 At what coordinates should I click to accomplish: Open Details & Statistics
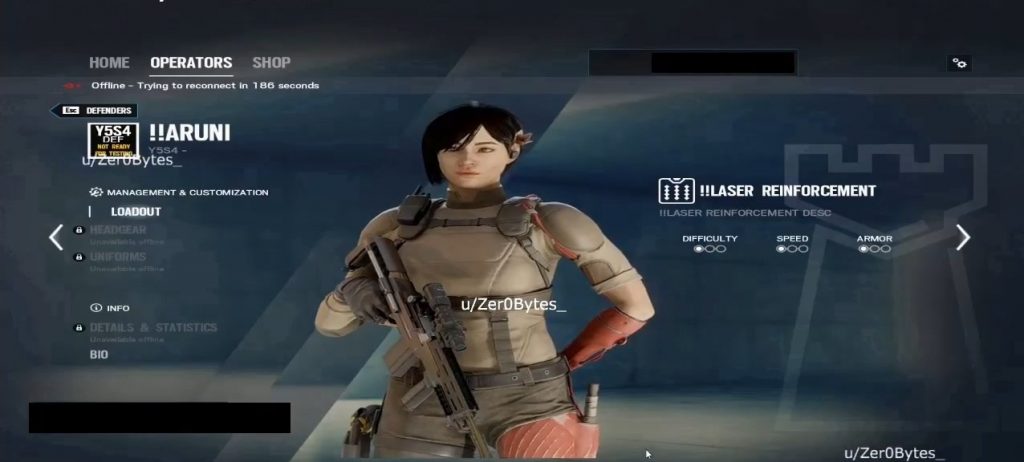153,328
